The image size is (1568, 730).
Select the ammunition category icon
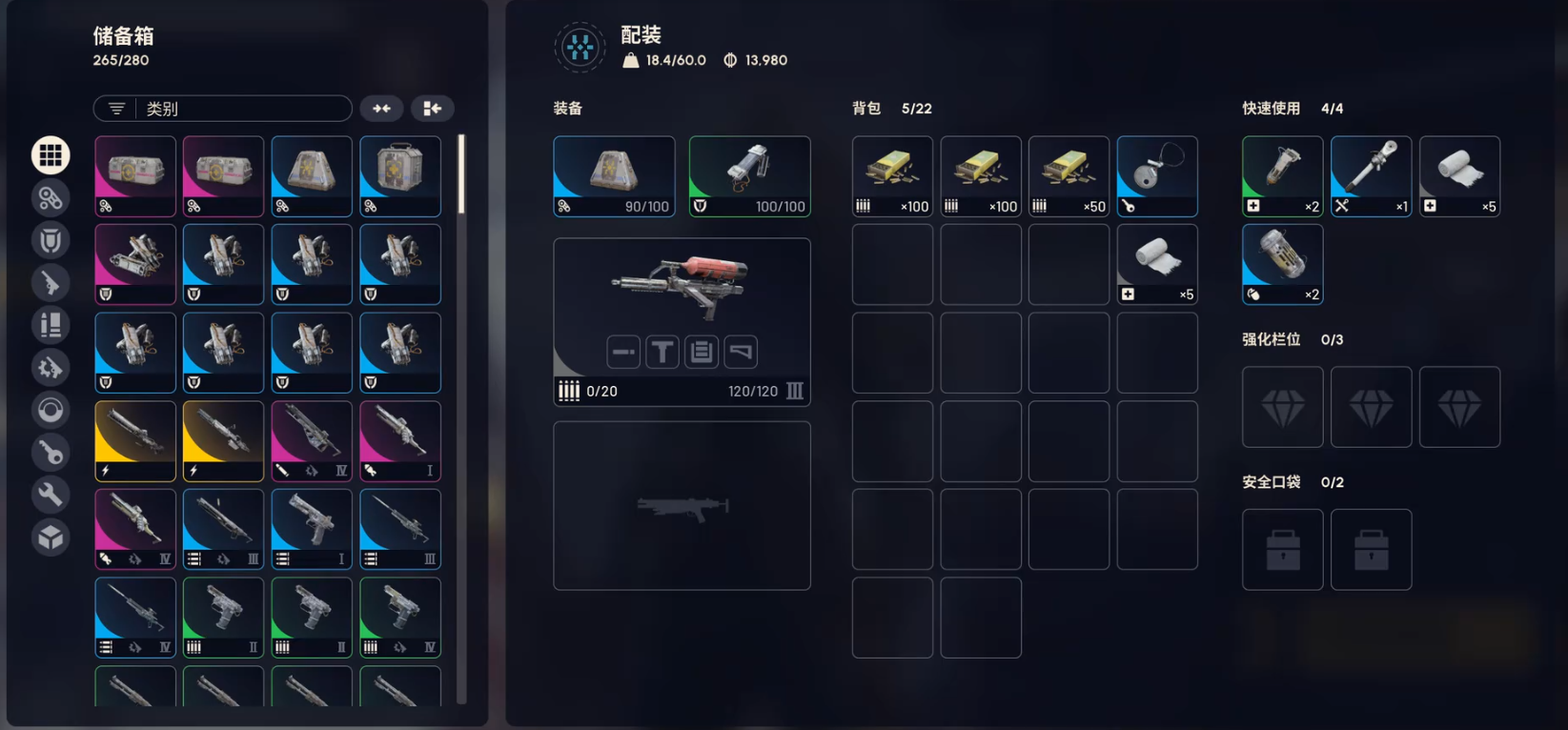[51, 325]
